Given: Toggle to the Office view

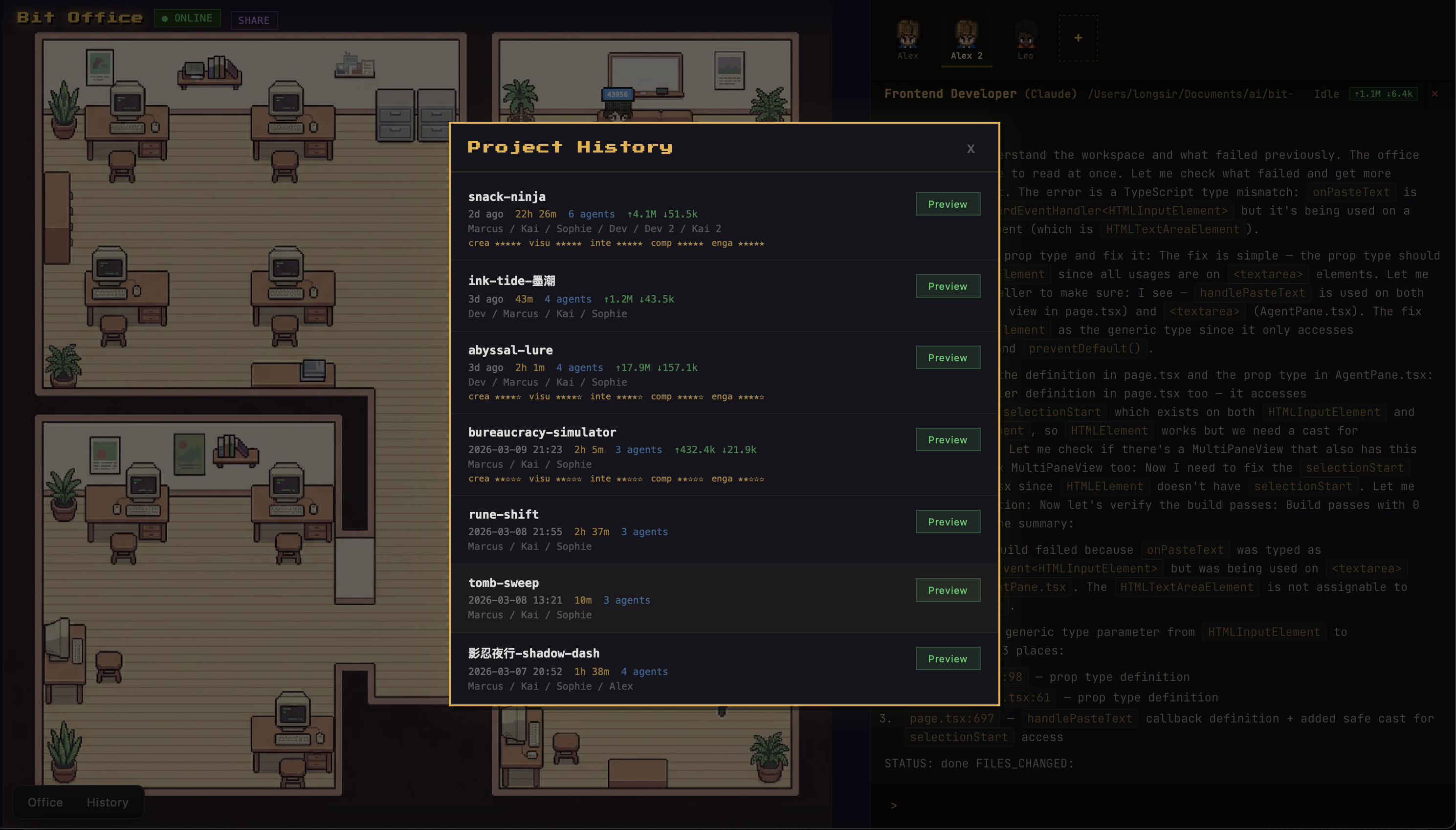Looking at the screenshot, I should pos(44,802).
